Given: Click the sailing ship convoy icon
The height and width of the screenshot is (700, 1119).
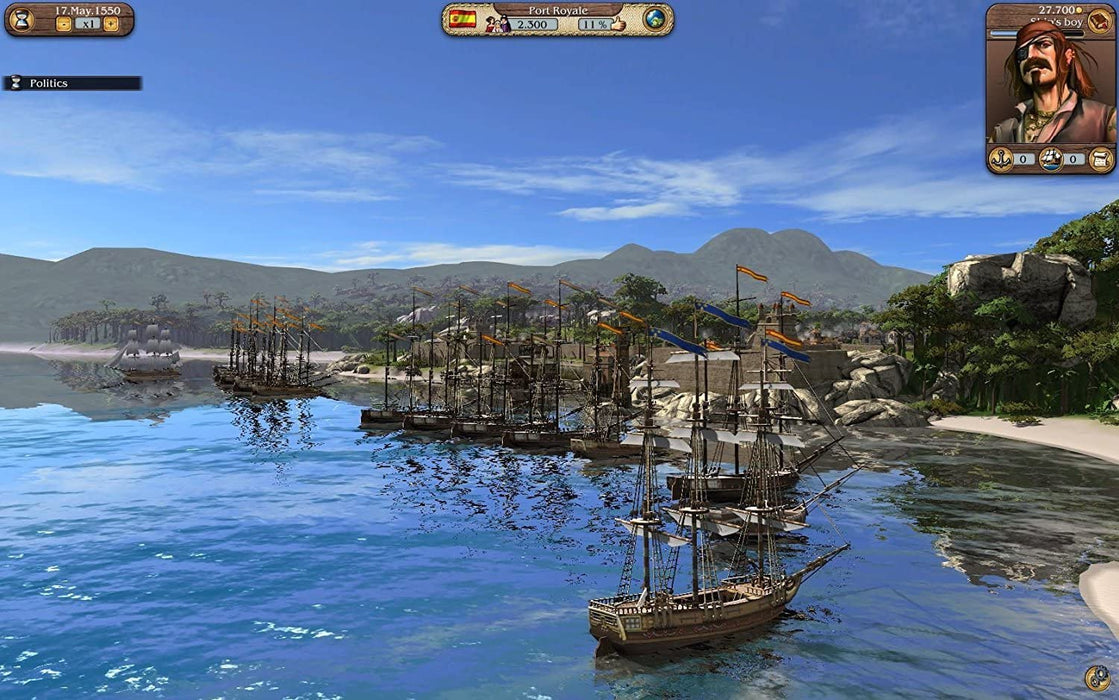Looking at the screenshot, I should tap(1051, 158).
